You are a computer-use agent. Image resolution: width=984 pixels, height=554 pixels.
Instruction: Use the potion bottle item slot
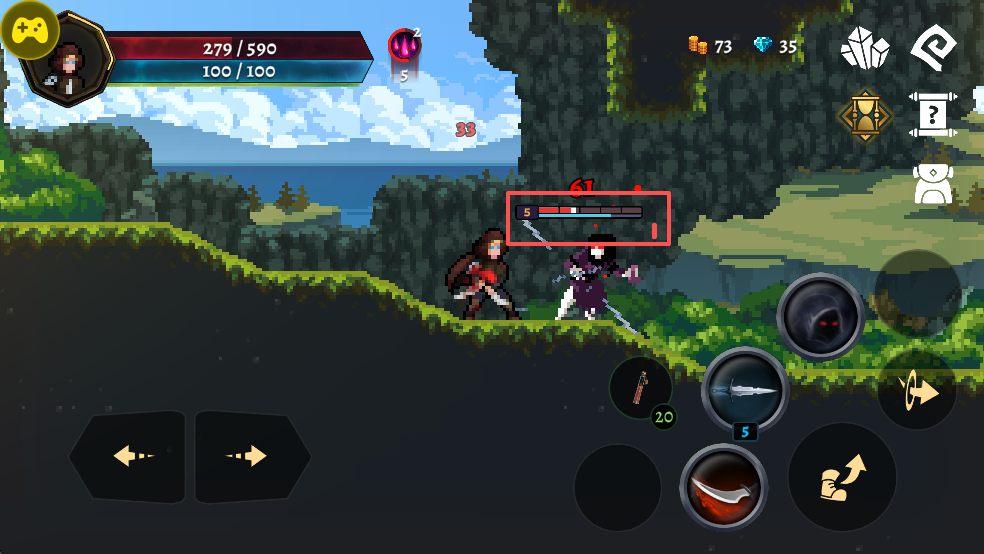point(640,387)
